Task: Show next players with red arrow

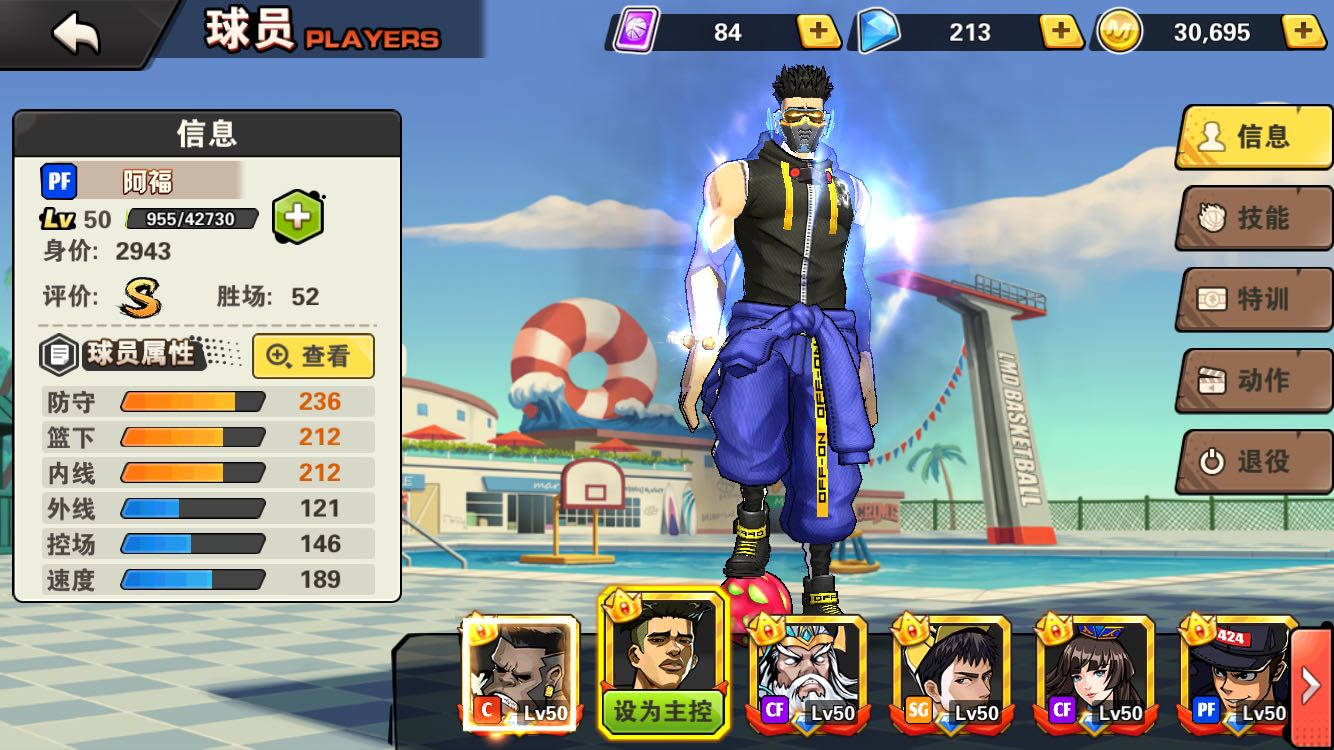Action: pyautogui.click(x=1311, y=685)
